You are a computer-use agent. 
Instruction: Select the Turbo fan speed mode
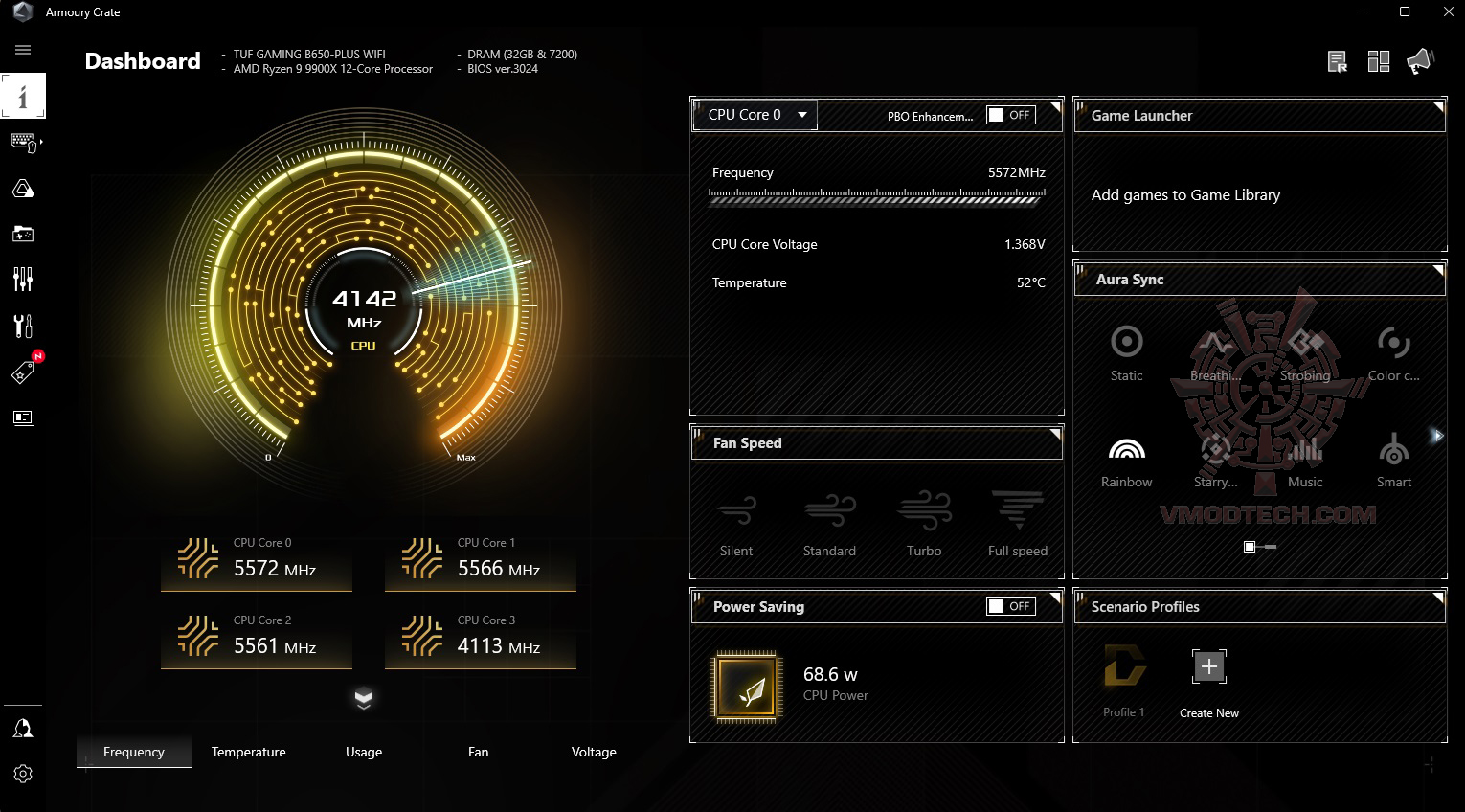pos(924,523)
